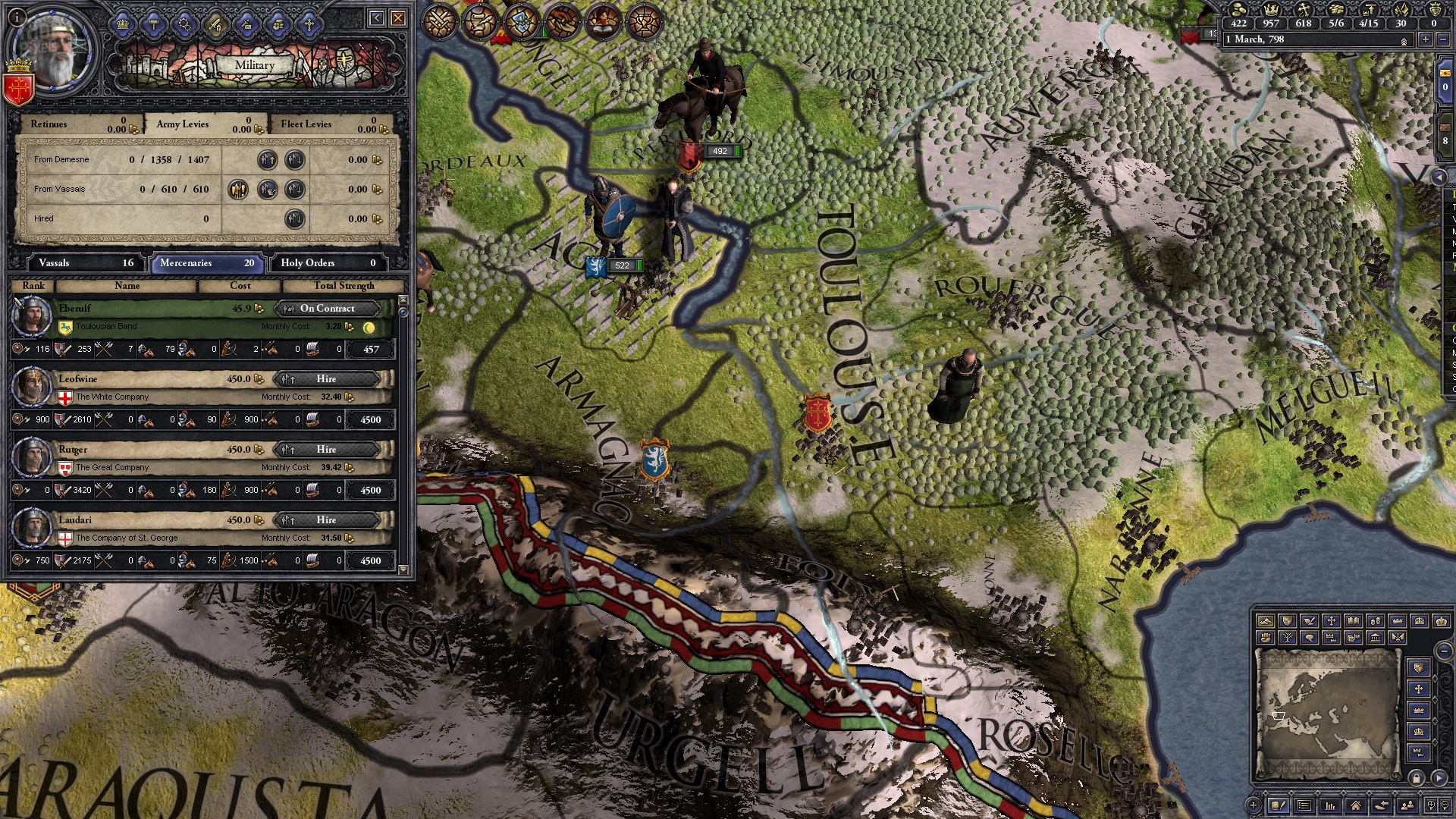The height and width of the screenshot is (819, 1456).
Task: Open the Religion tab cross icon
Action: tap(309, 24)
